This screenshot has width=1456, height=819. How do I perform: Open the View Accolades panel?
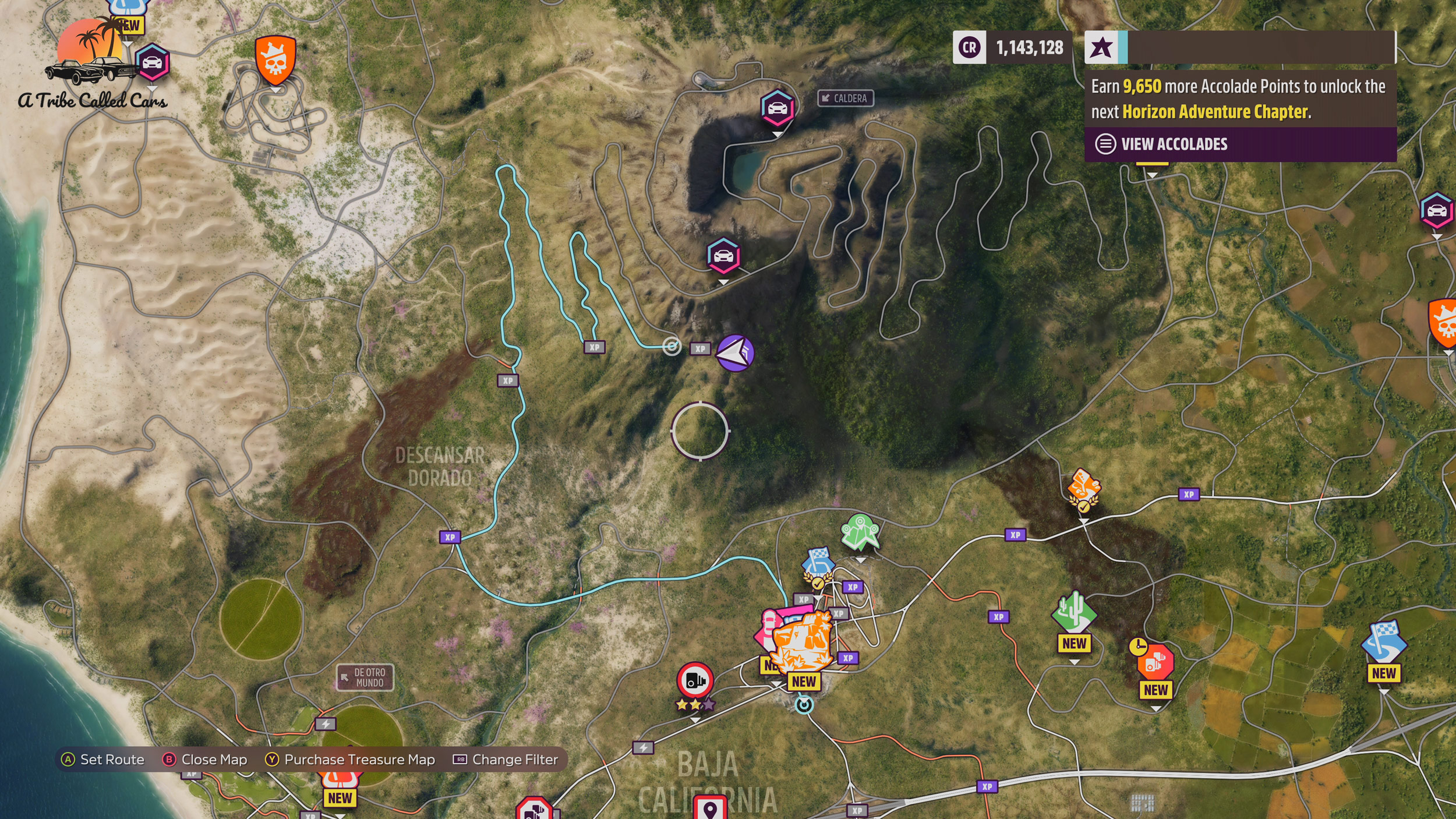click(x=1174, y=144)
